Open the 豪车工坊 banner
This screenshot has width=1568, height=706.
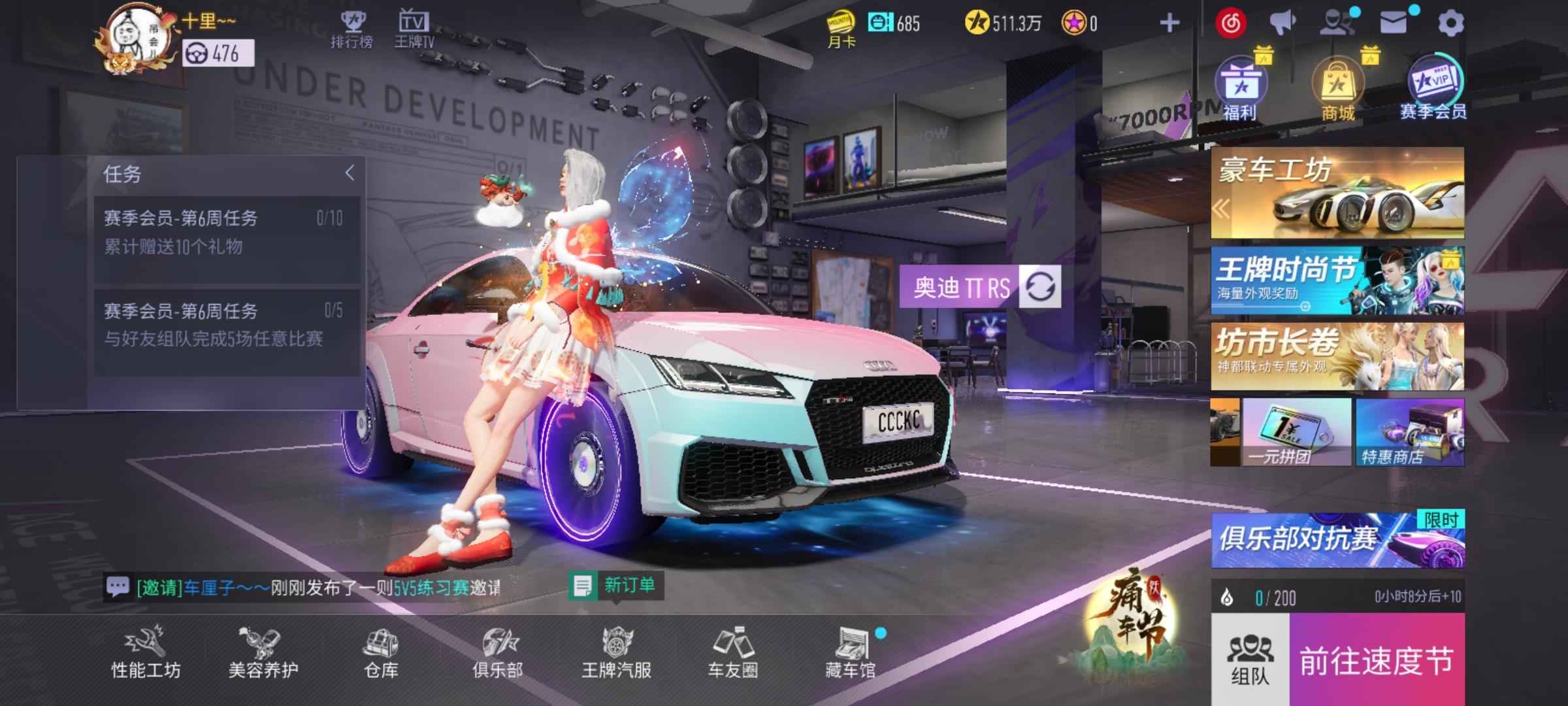(x=1337, y=193)
